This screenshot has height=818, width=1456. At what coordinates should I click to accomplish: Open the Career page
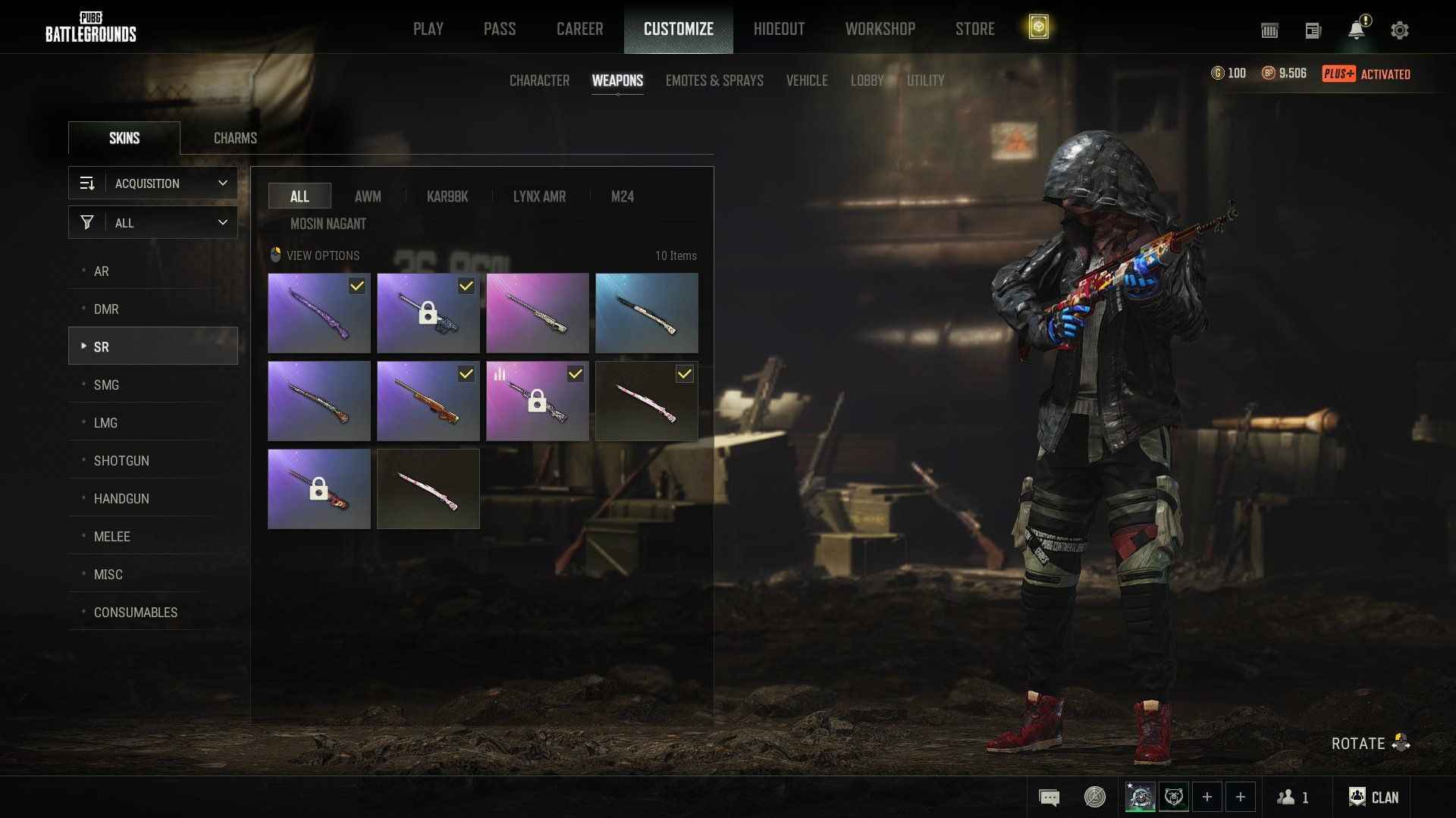tap(579, 29)
